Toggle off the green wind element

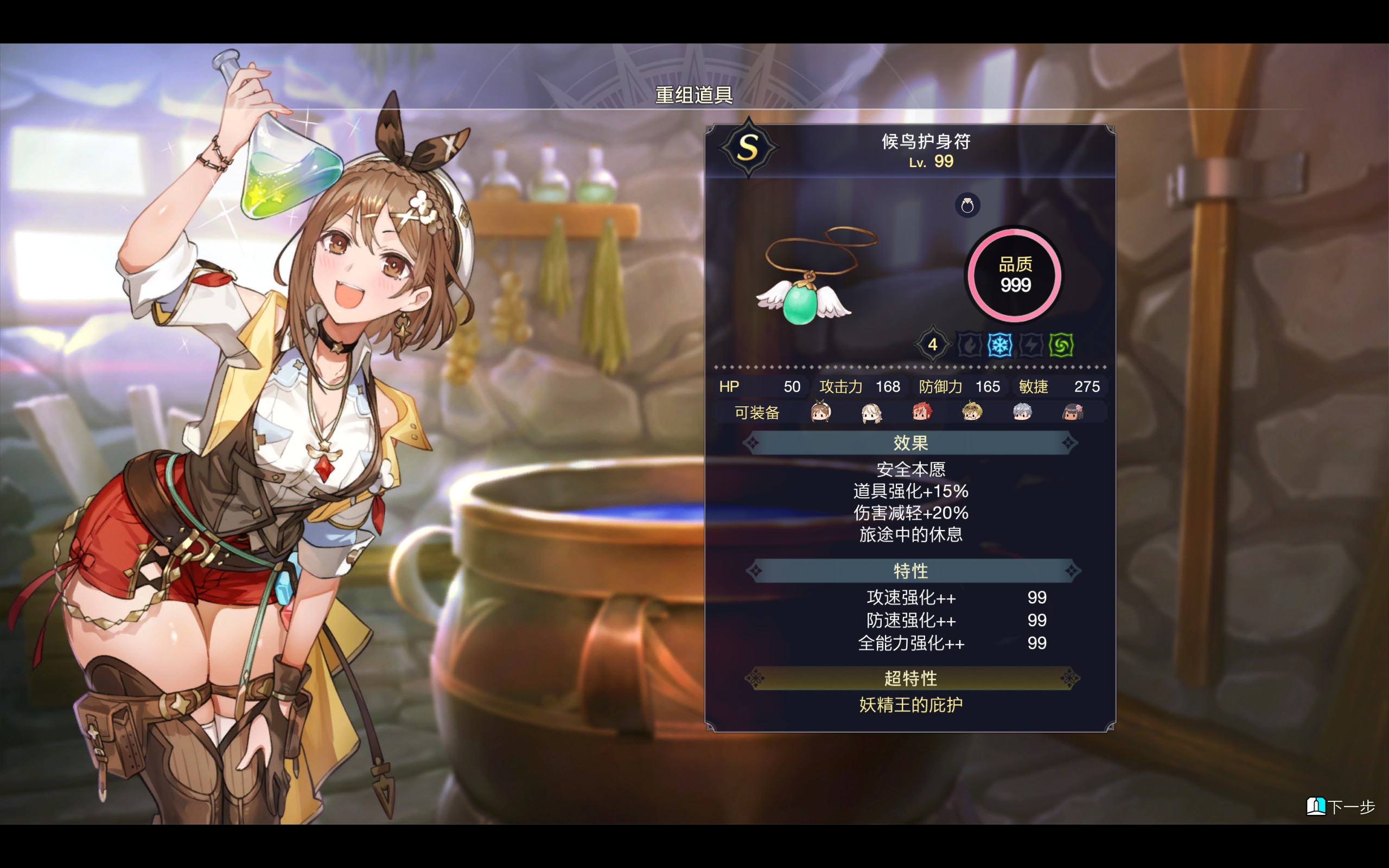[x=1061, y=345]
